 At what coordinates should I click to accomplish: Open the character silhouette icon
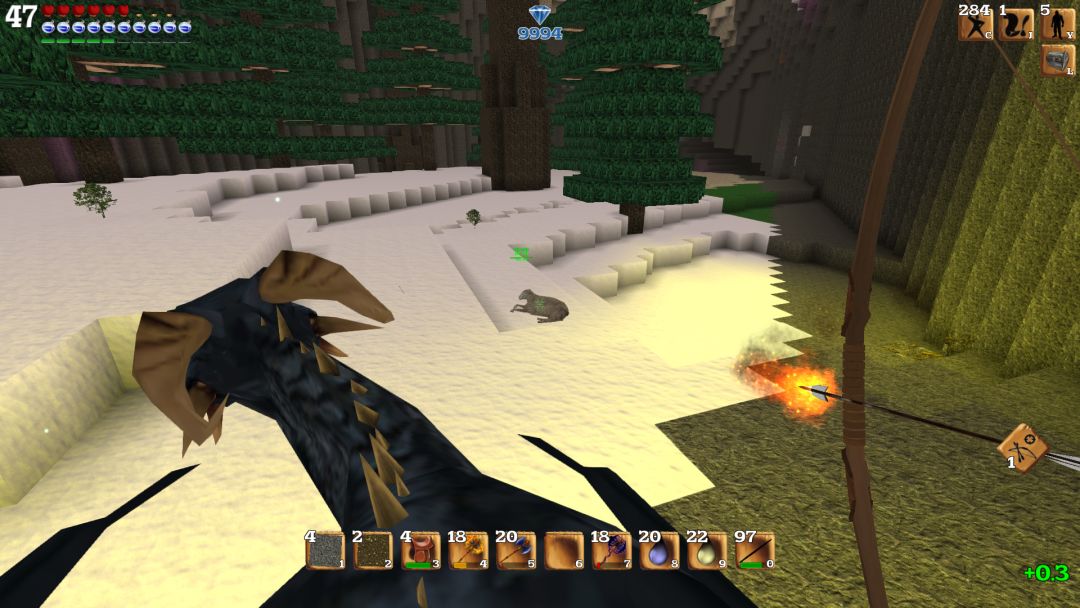(x=1058, y=25)
